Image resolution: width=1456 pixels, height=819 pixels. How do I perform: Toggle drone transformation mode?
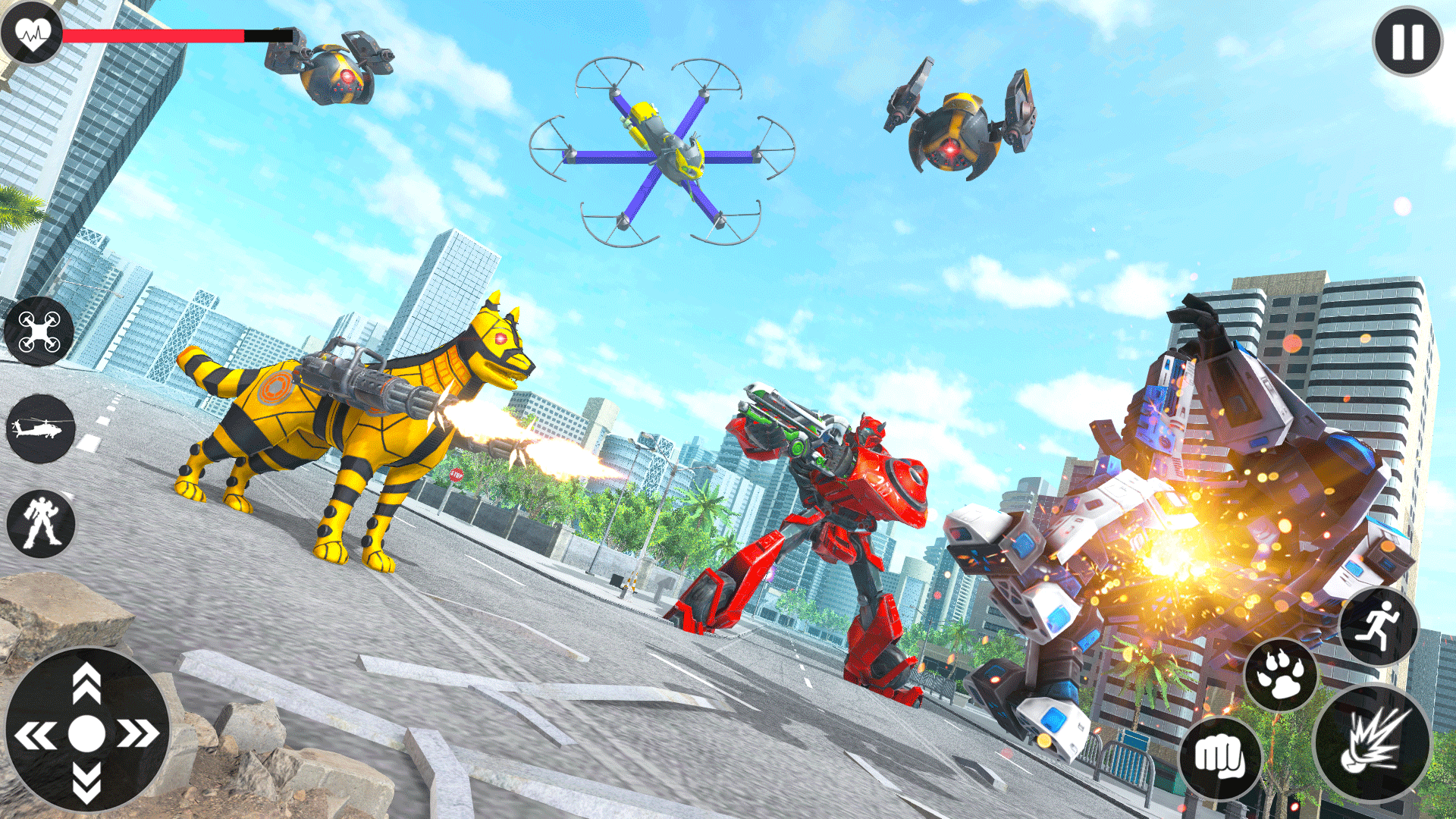point(40,336)
